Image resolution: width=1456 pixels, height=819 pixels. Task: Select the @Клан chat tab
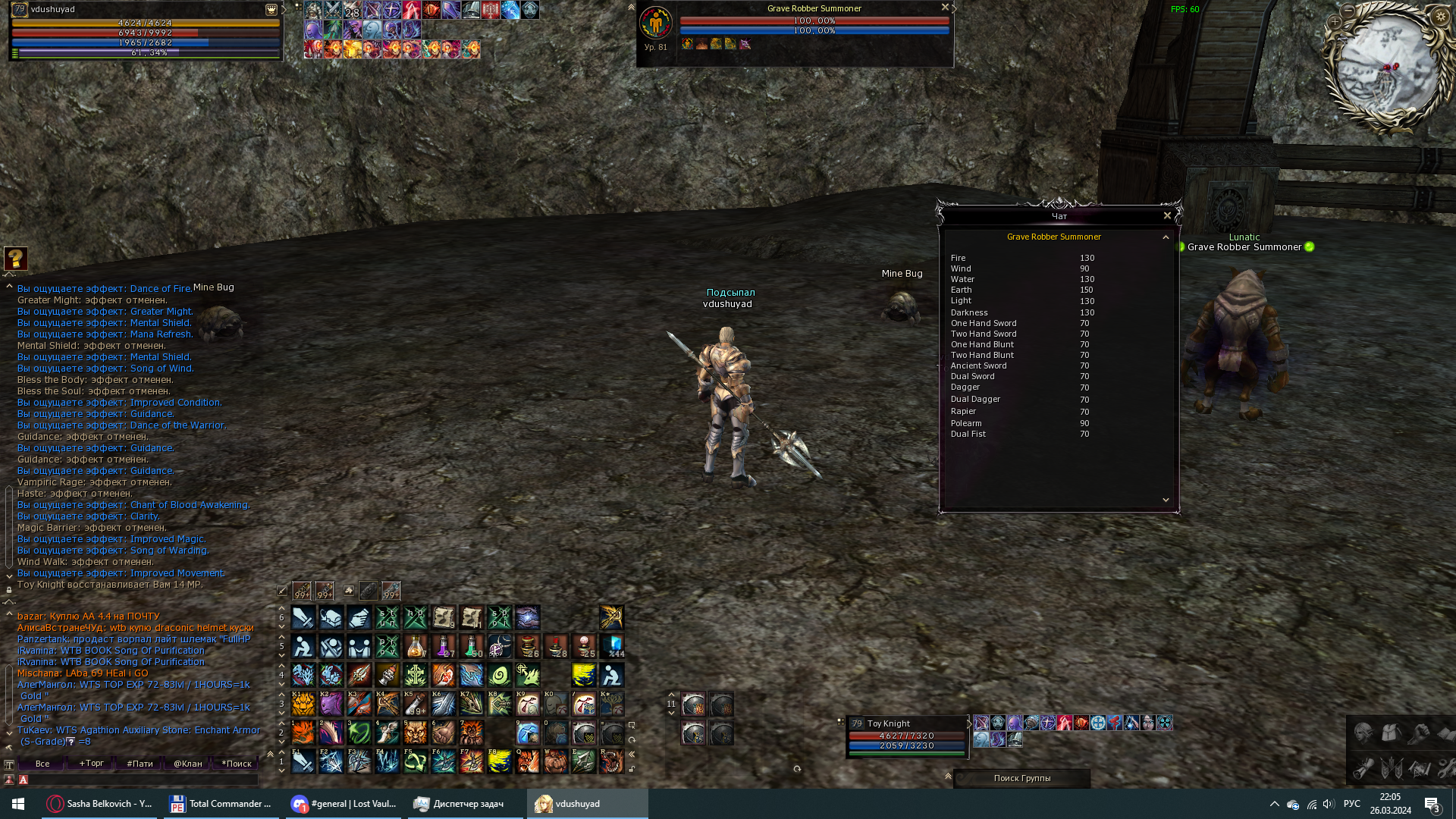coord(188,764)
